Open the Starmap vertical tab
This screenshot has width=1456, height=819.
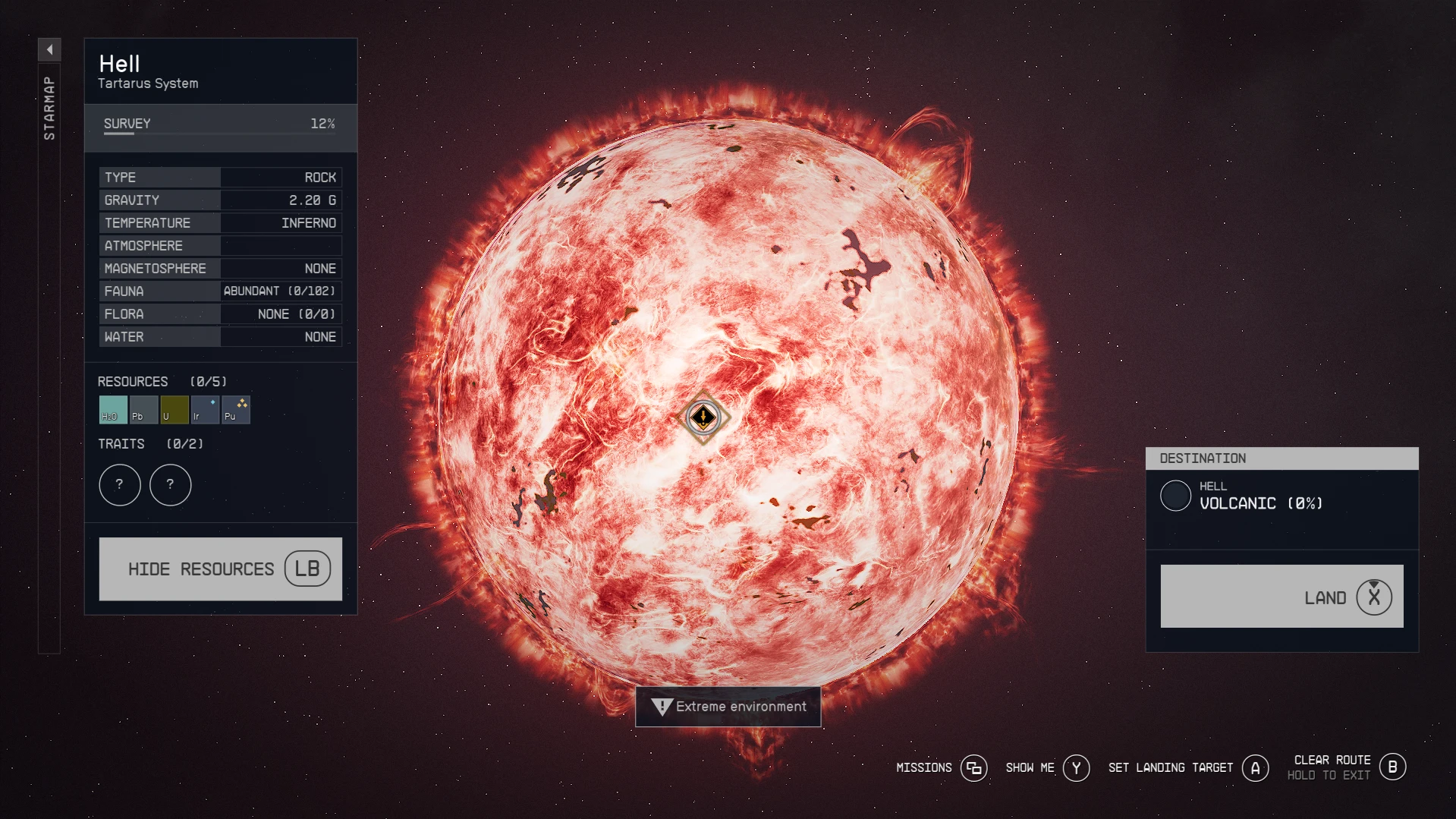click(49, 109)
